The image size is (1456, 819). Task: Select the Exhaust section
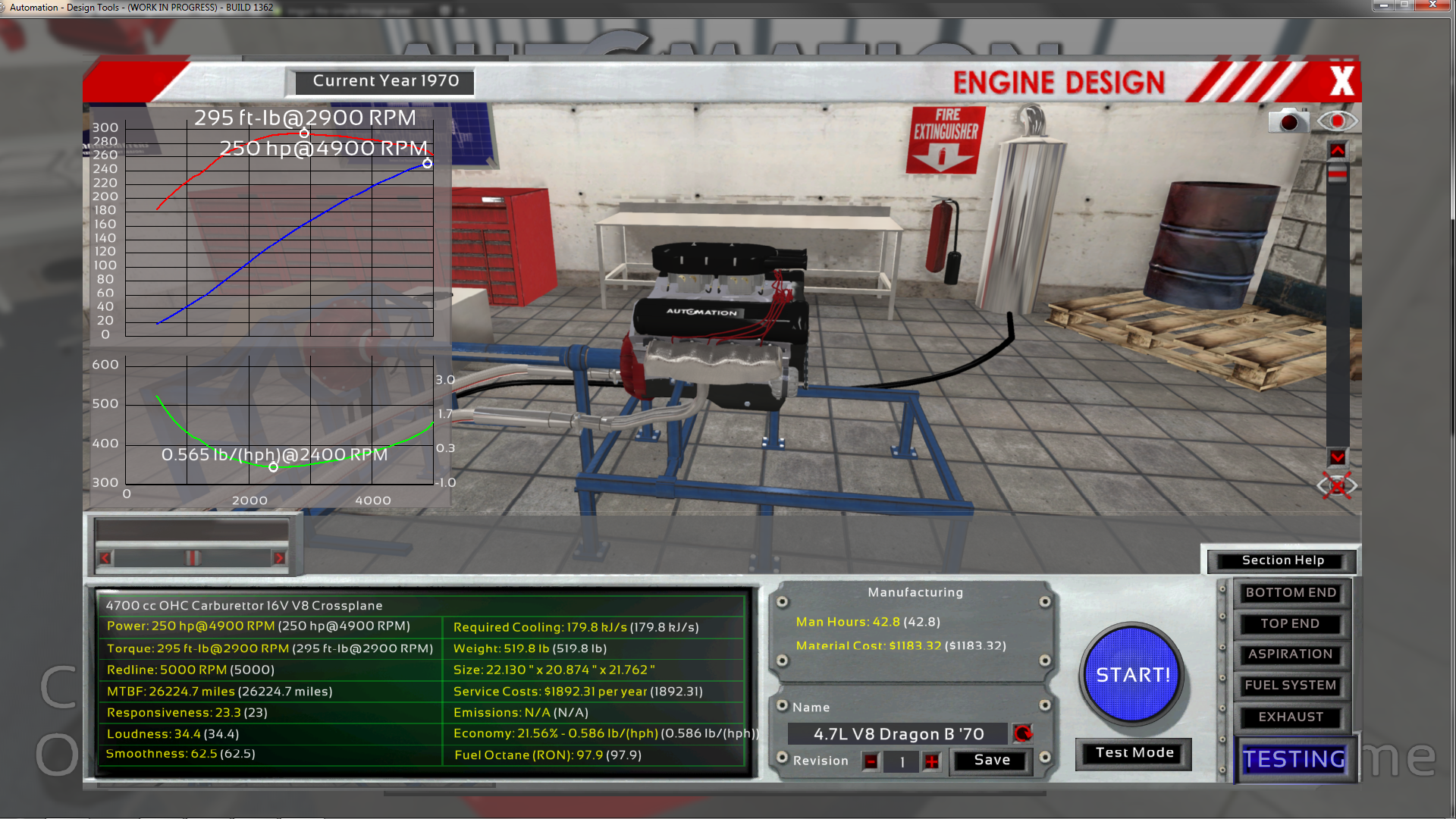tap(1290, 717)
